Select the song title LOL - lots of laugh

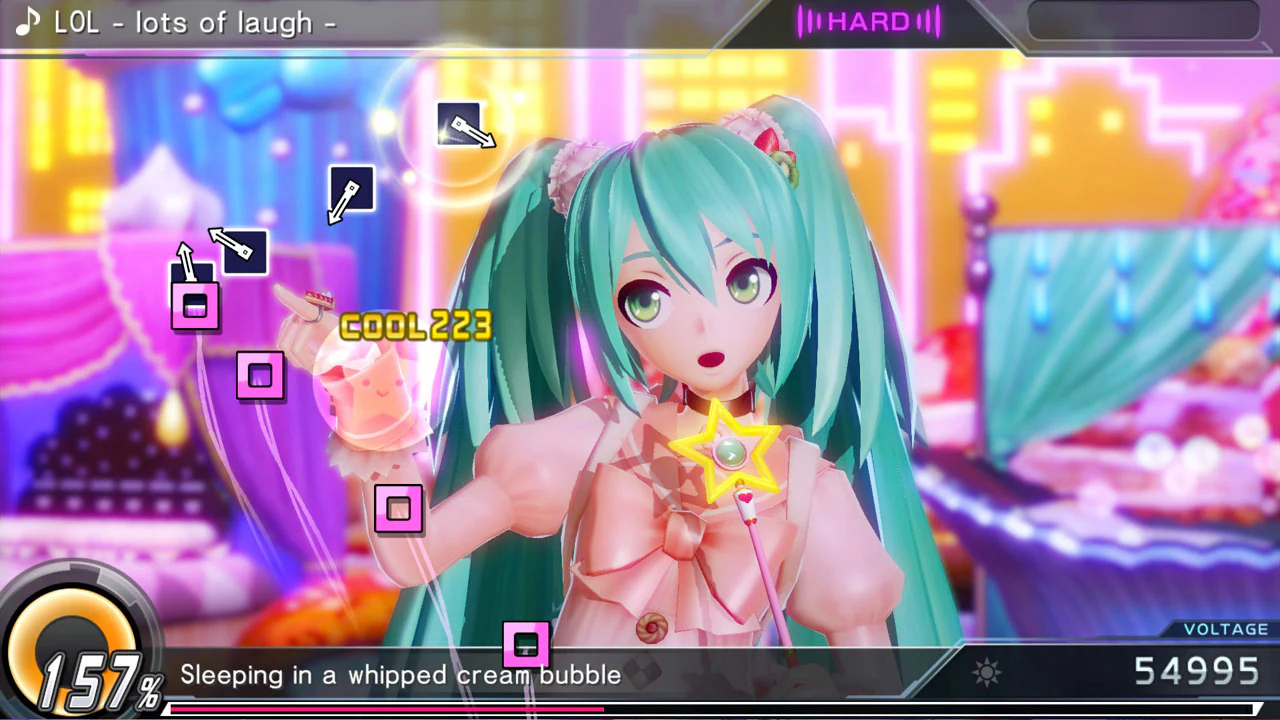click(195, 22)
